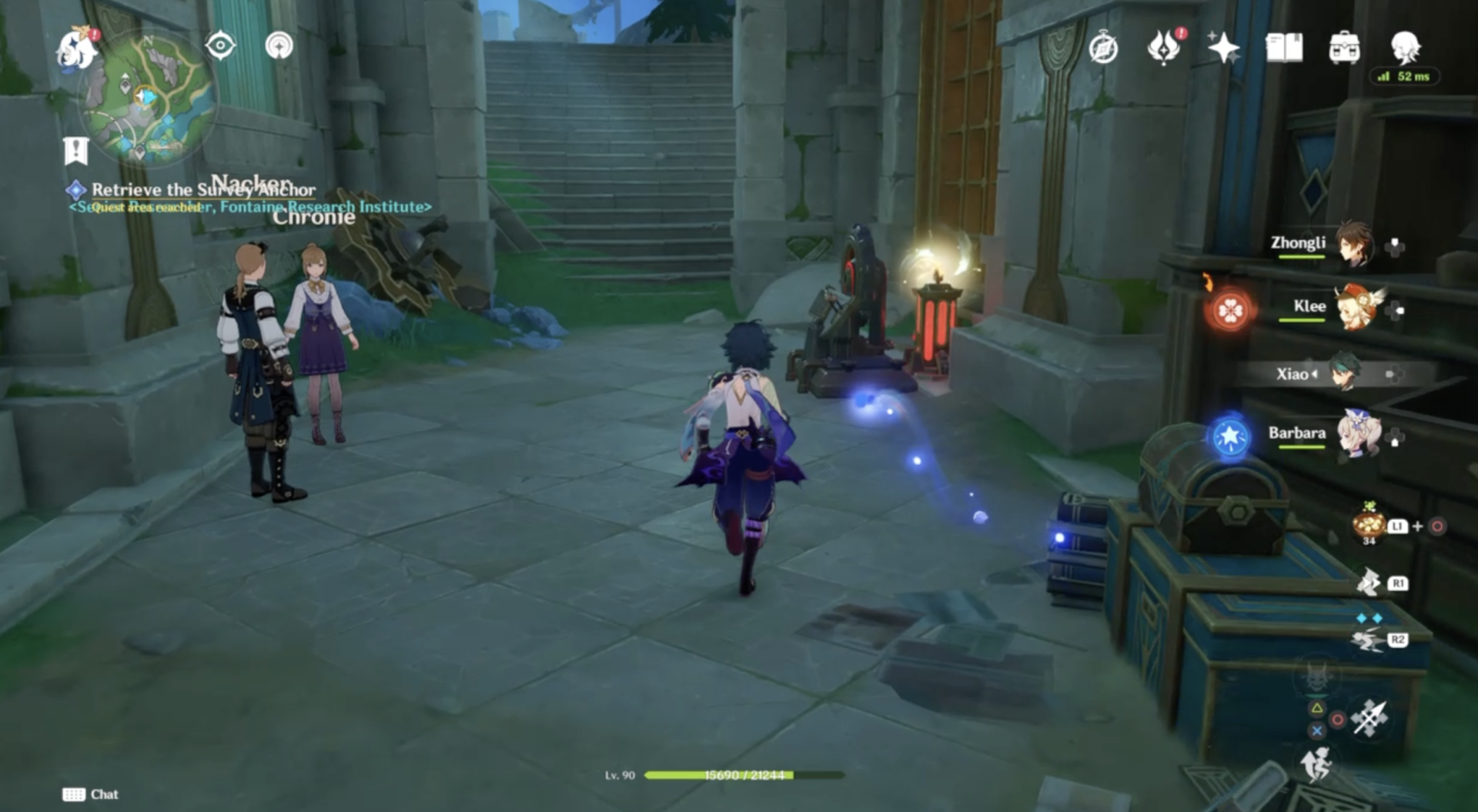Open the Adventurer compass icon
Viewport: 1478px width, 812px height.
1103,48
